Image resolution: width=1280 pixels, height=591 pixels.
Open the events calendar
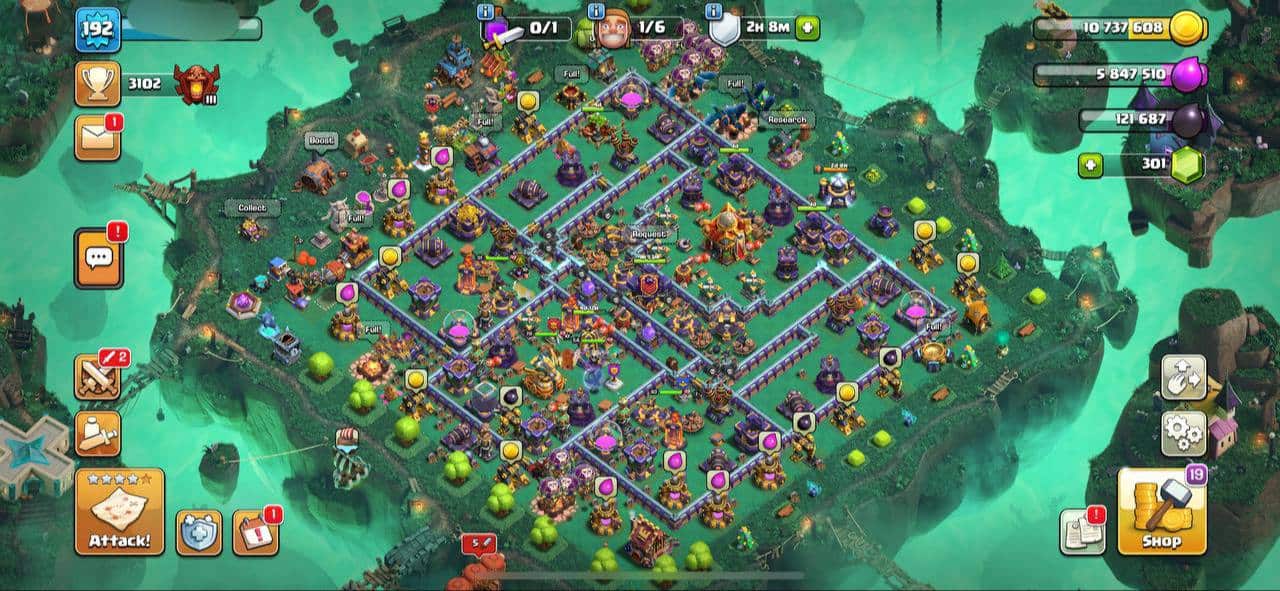(x=255, y=532)
